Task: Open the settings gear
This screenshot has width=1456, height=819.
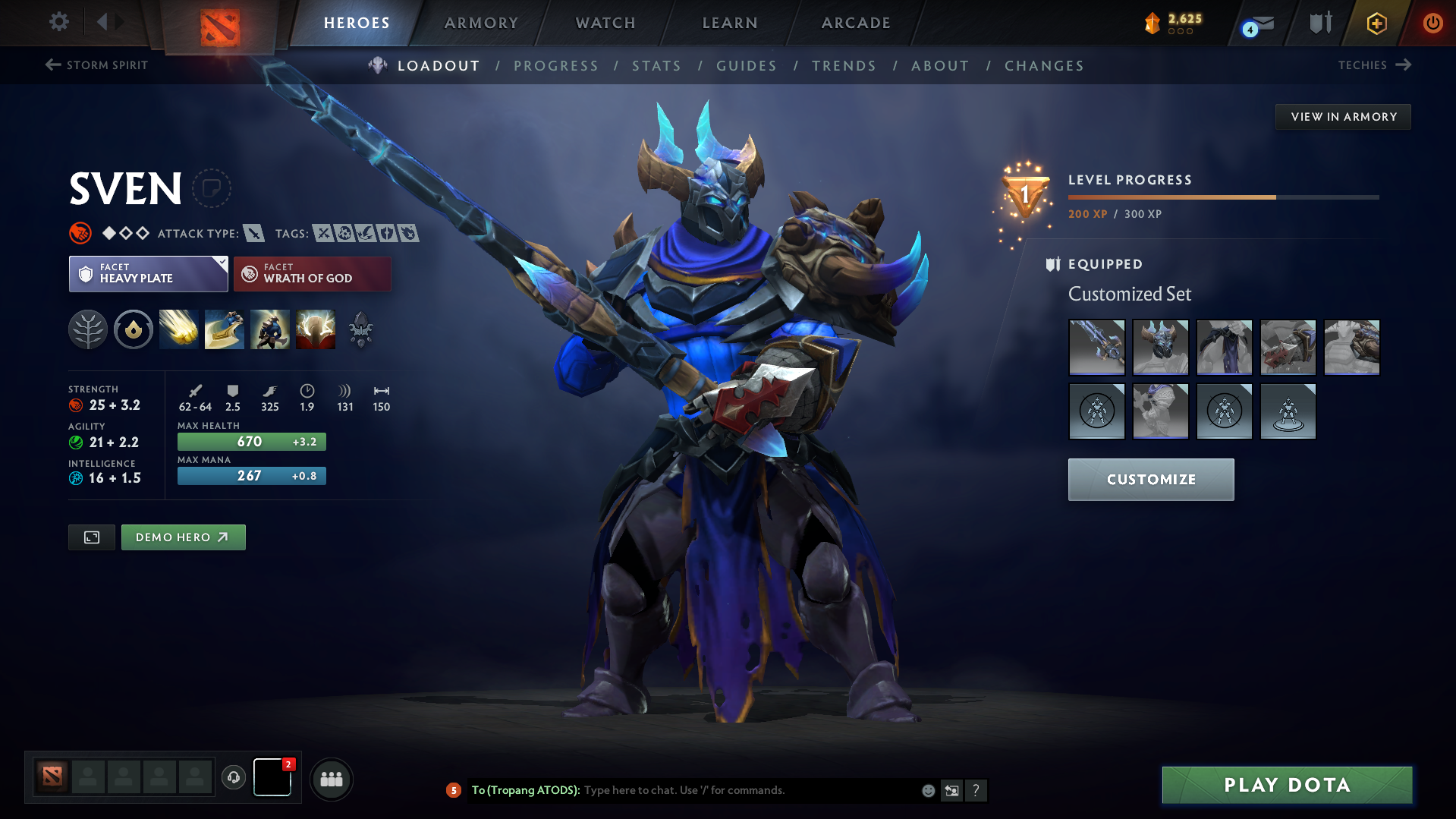Action: (x=58, y=22)
